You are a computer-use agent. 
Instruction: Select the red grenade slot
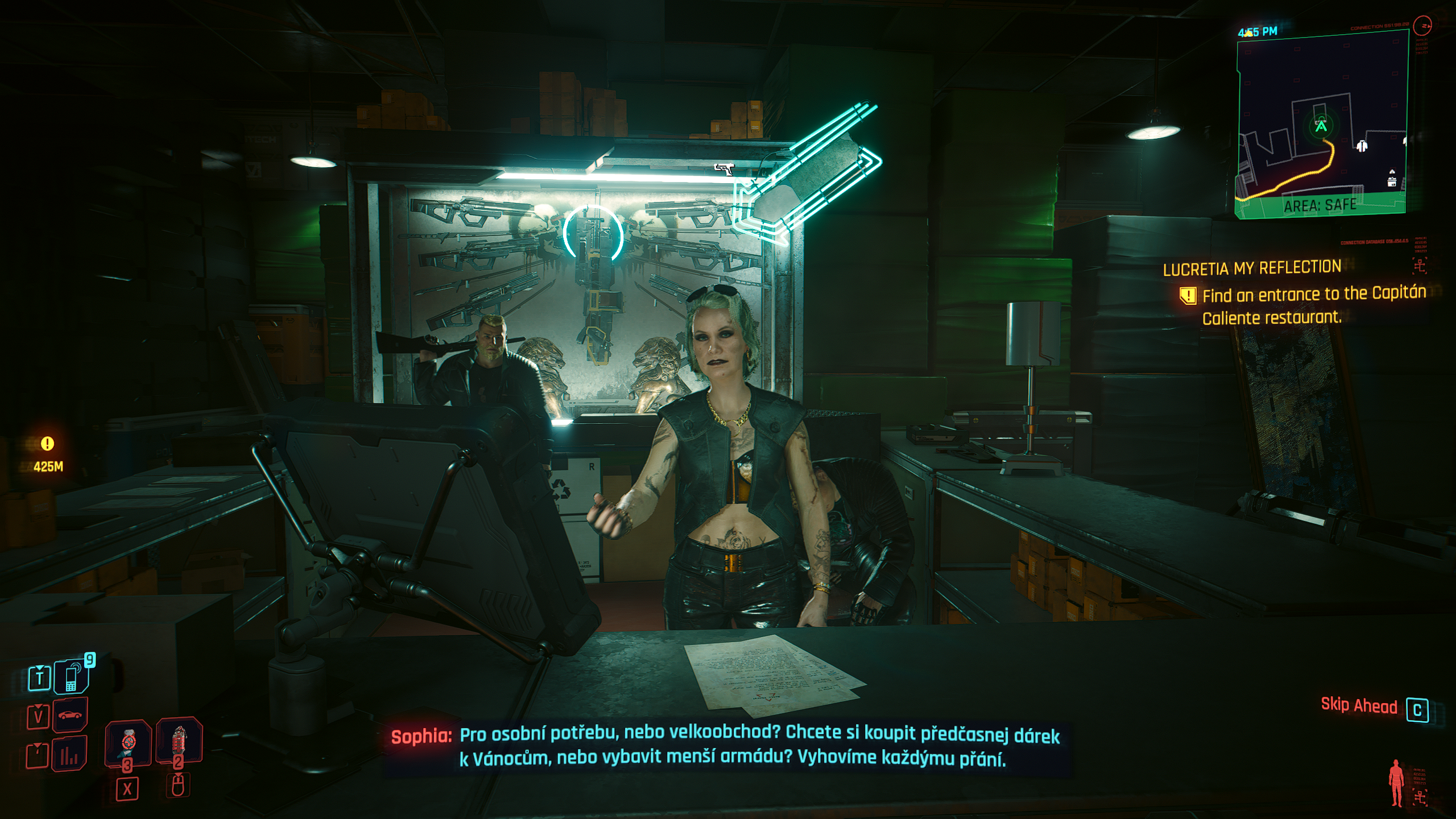179,740
